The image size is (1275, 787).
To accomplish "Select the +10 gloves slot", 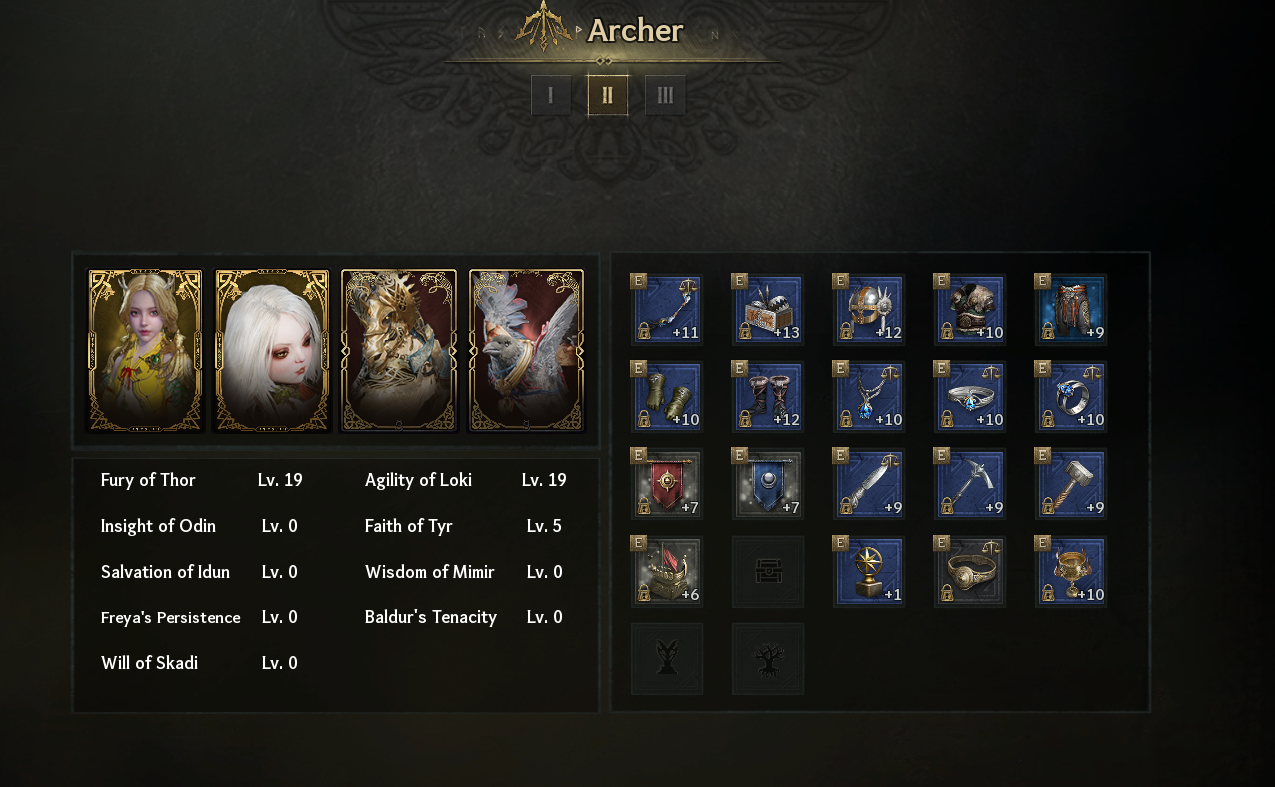I will 667,397.
